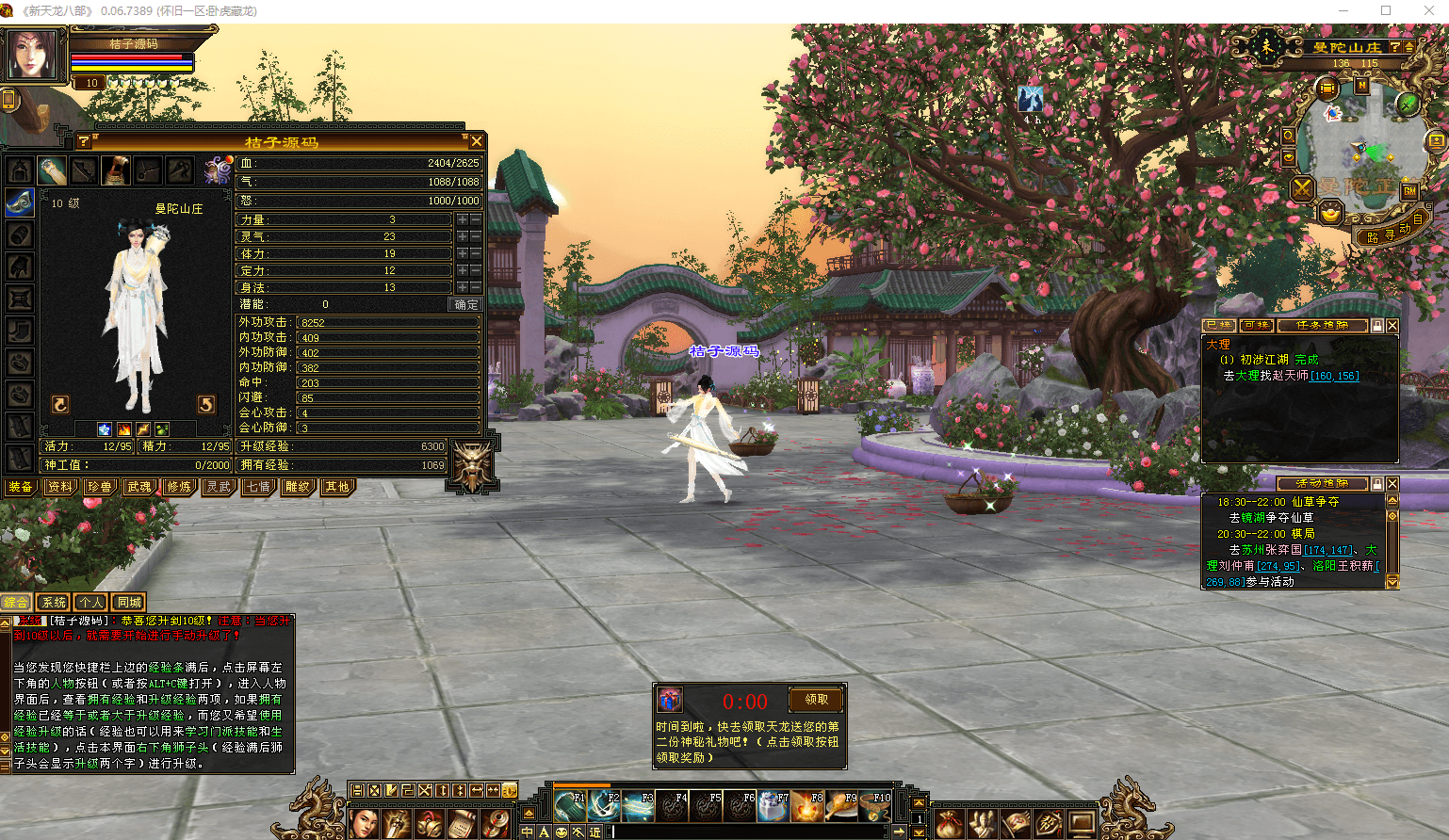Rotate the character model left

[x=60, y=405]
